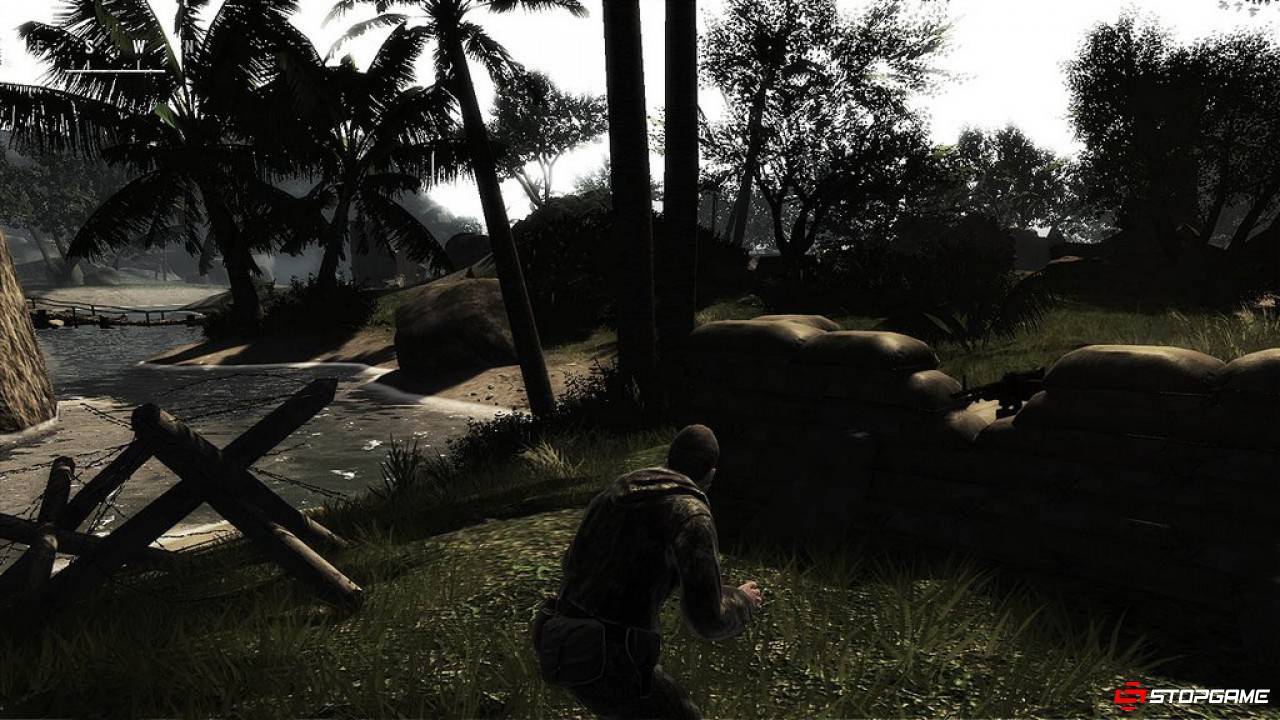Click the StopGame watermark logo

pyautogui.click(x=1191, y=695)
